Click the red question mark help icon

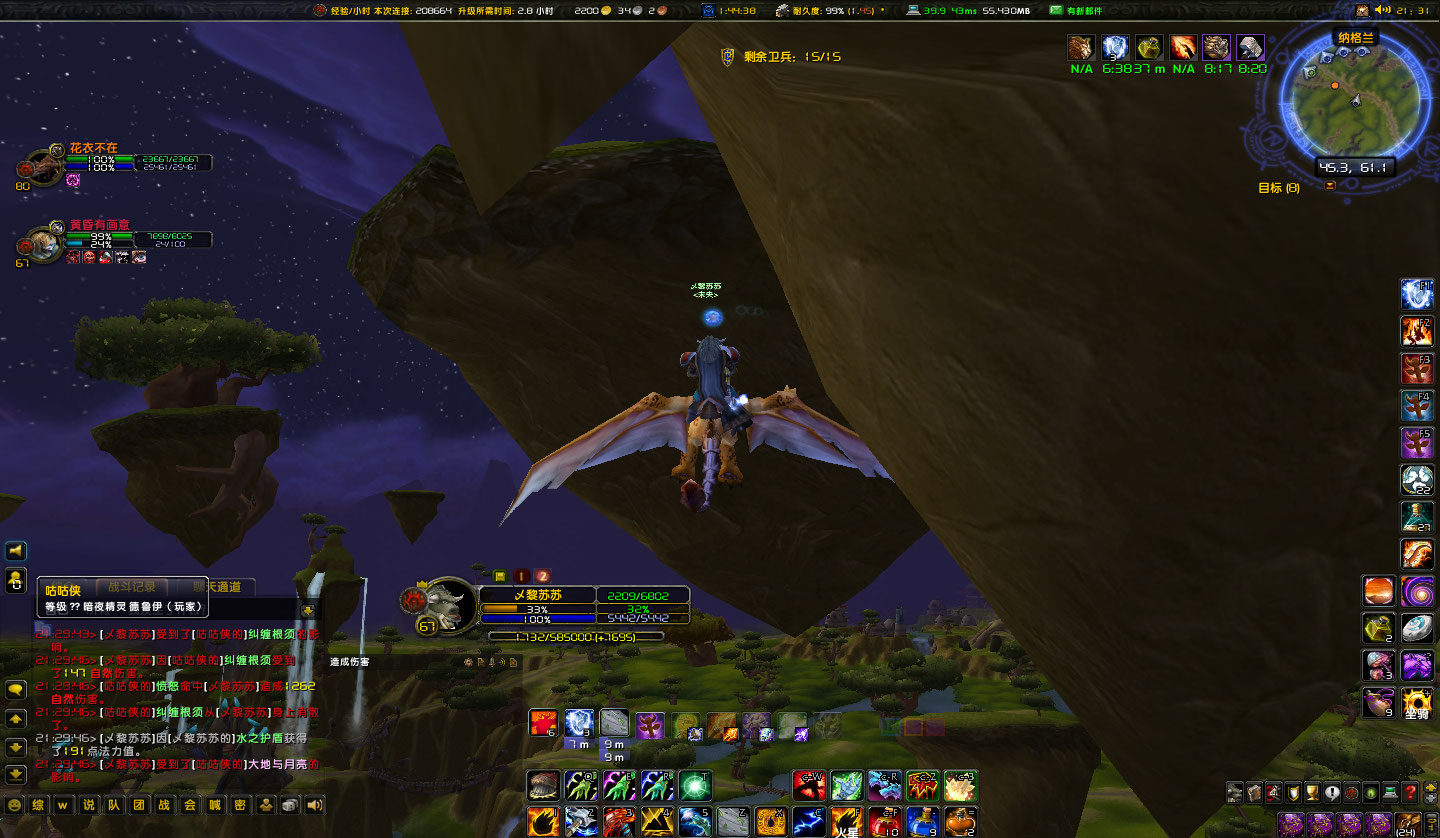1410,793
